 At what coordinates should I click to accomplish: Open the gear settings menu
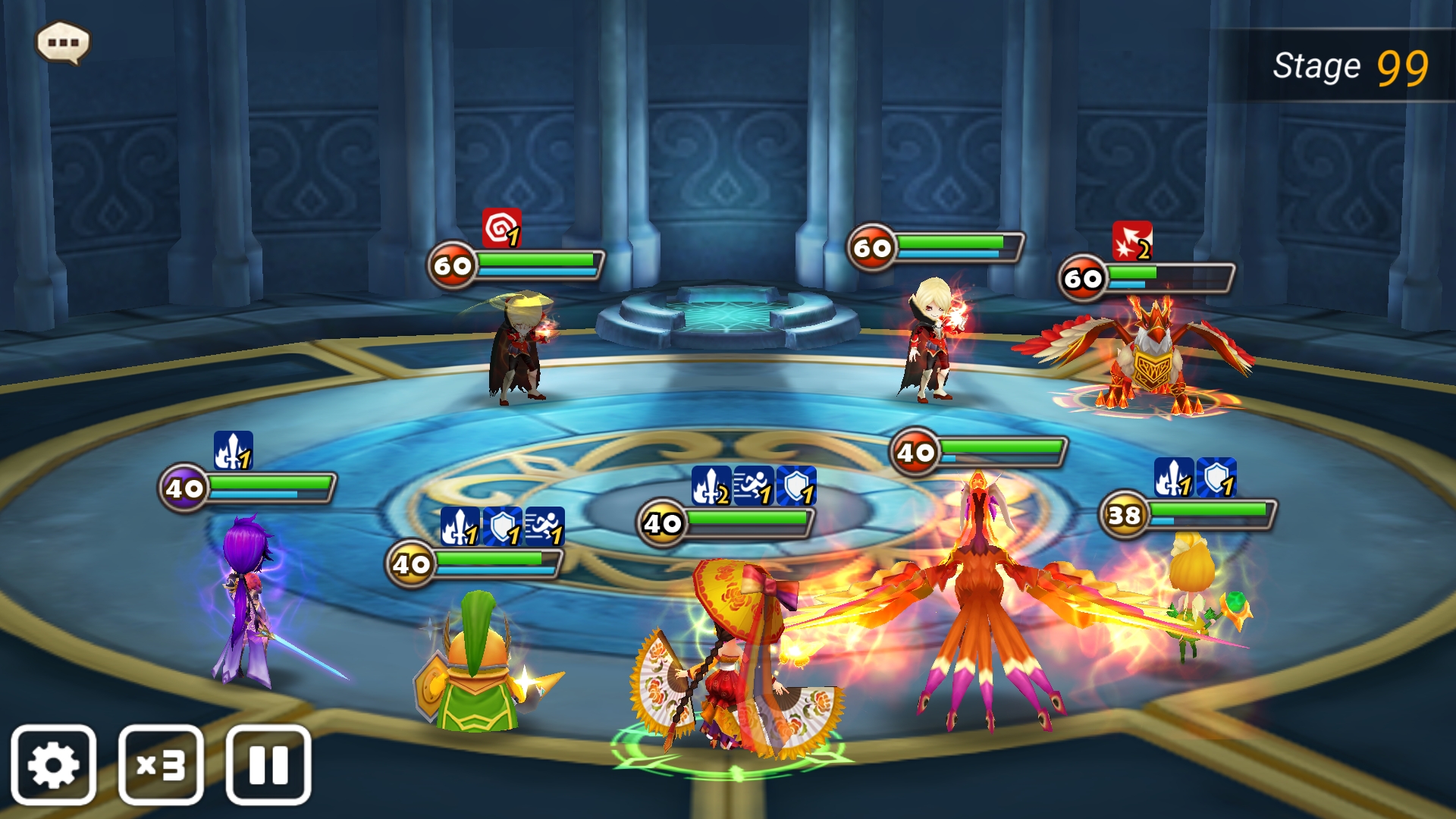pyautogui.click(x=53, y=764)
